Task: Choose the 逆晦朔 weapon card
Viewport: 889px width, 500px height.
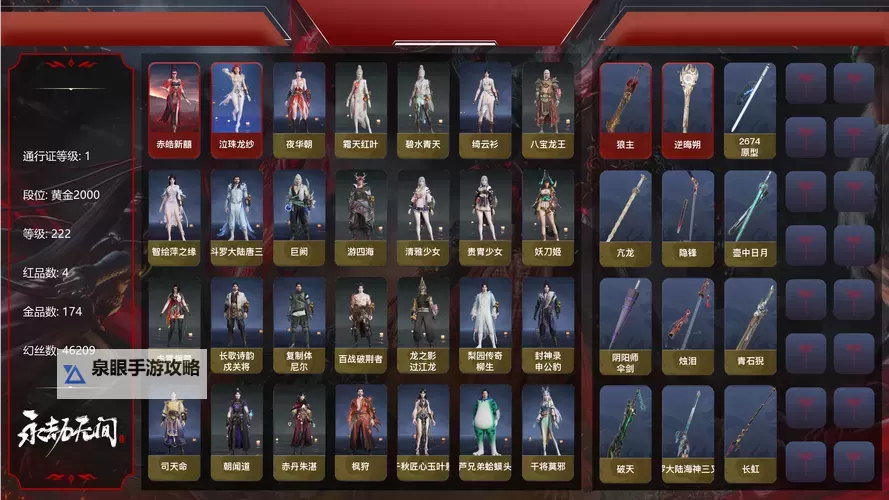Action: coord(688,109)
